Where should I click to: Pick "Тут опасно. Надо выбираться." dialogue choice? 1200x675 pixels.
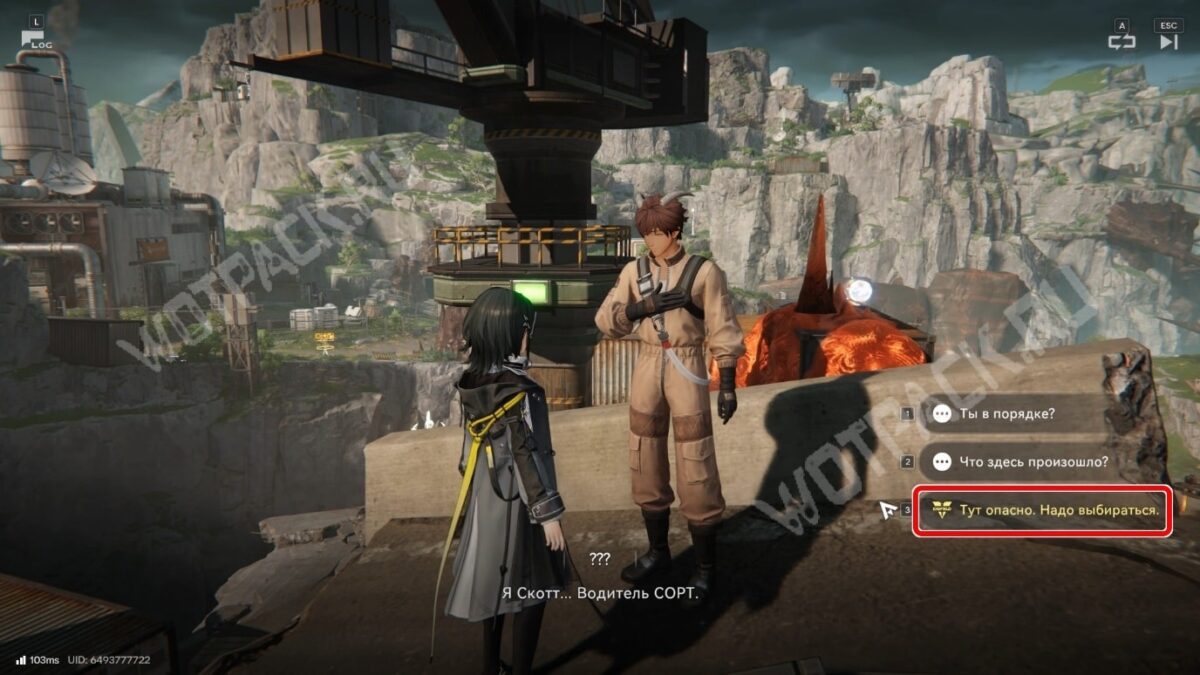point(1042,511)
